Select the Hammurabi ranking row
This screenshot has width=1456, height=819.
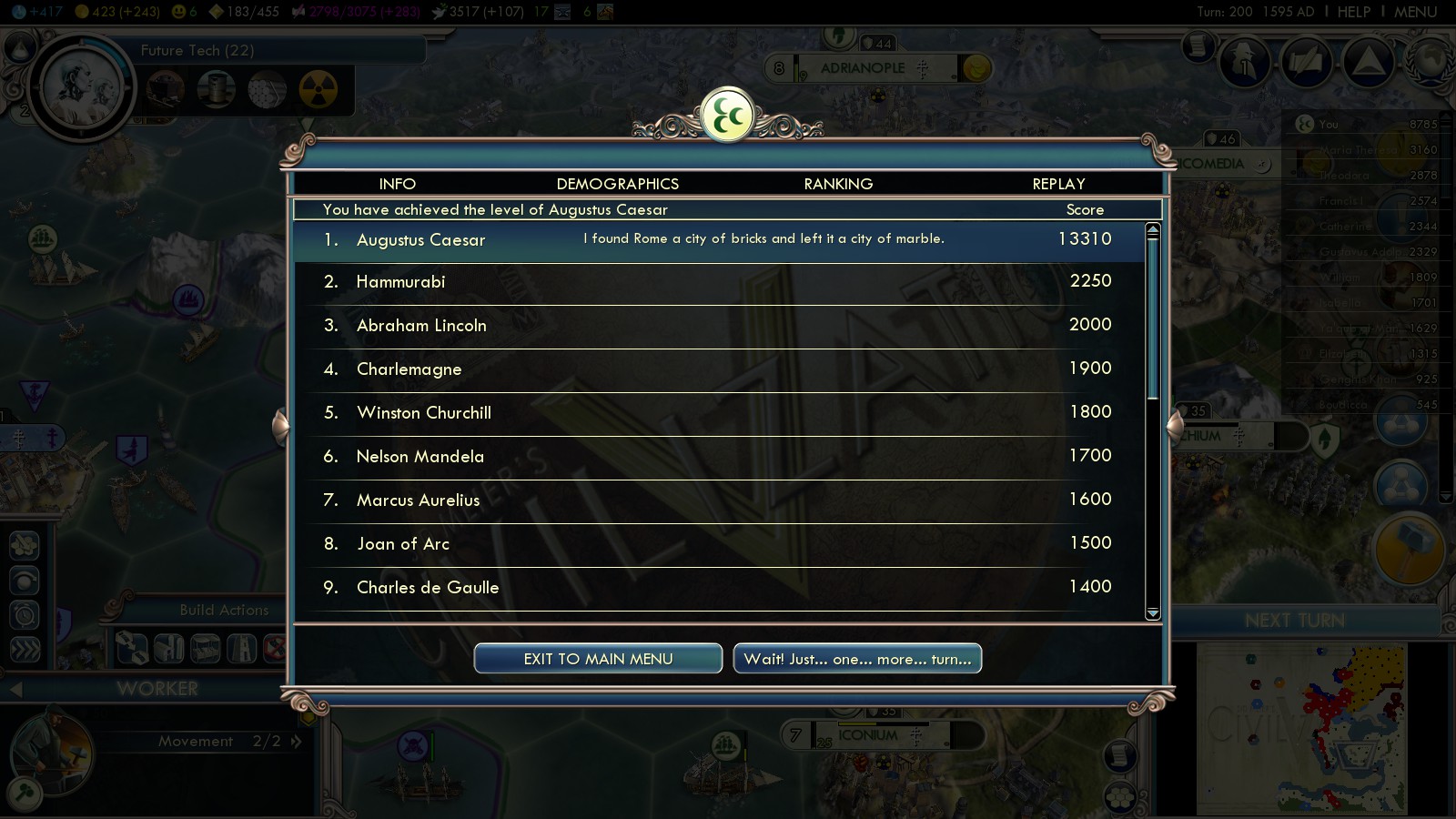click(x=719, y=282)
